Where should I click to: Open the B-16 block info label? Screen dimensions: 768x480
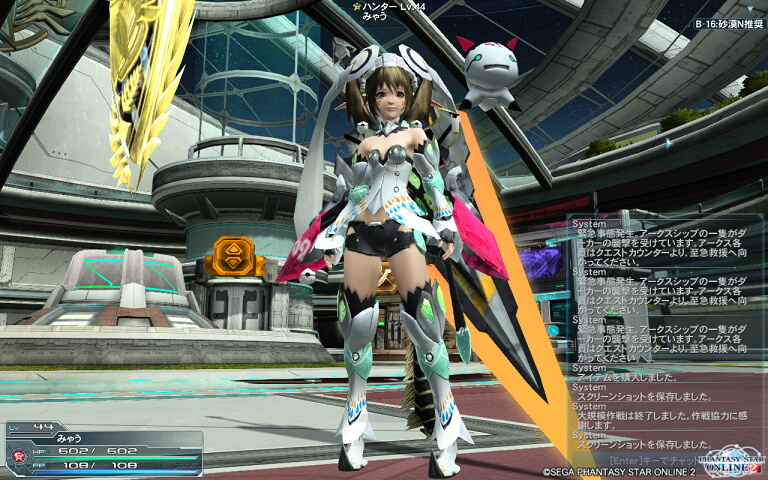(x=728, y=22)
